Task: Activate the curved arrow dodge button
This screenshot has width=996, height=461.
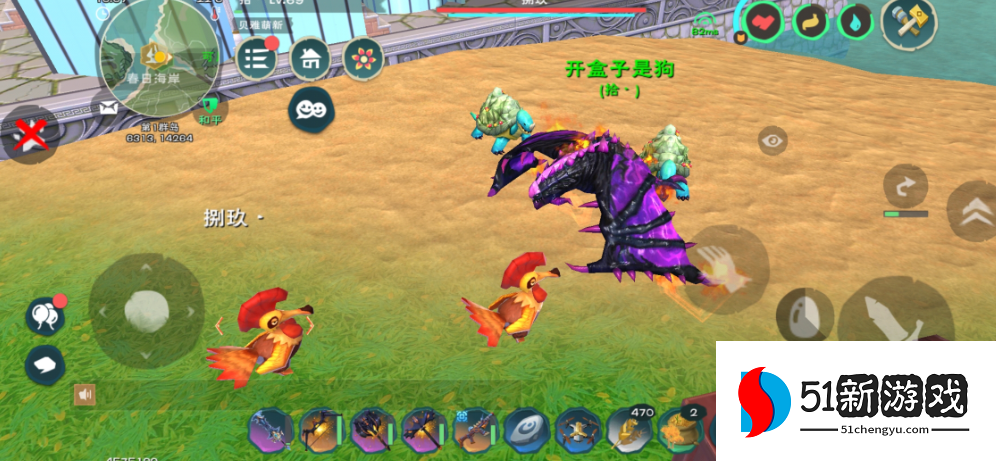Action: (x=906, y=186)
